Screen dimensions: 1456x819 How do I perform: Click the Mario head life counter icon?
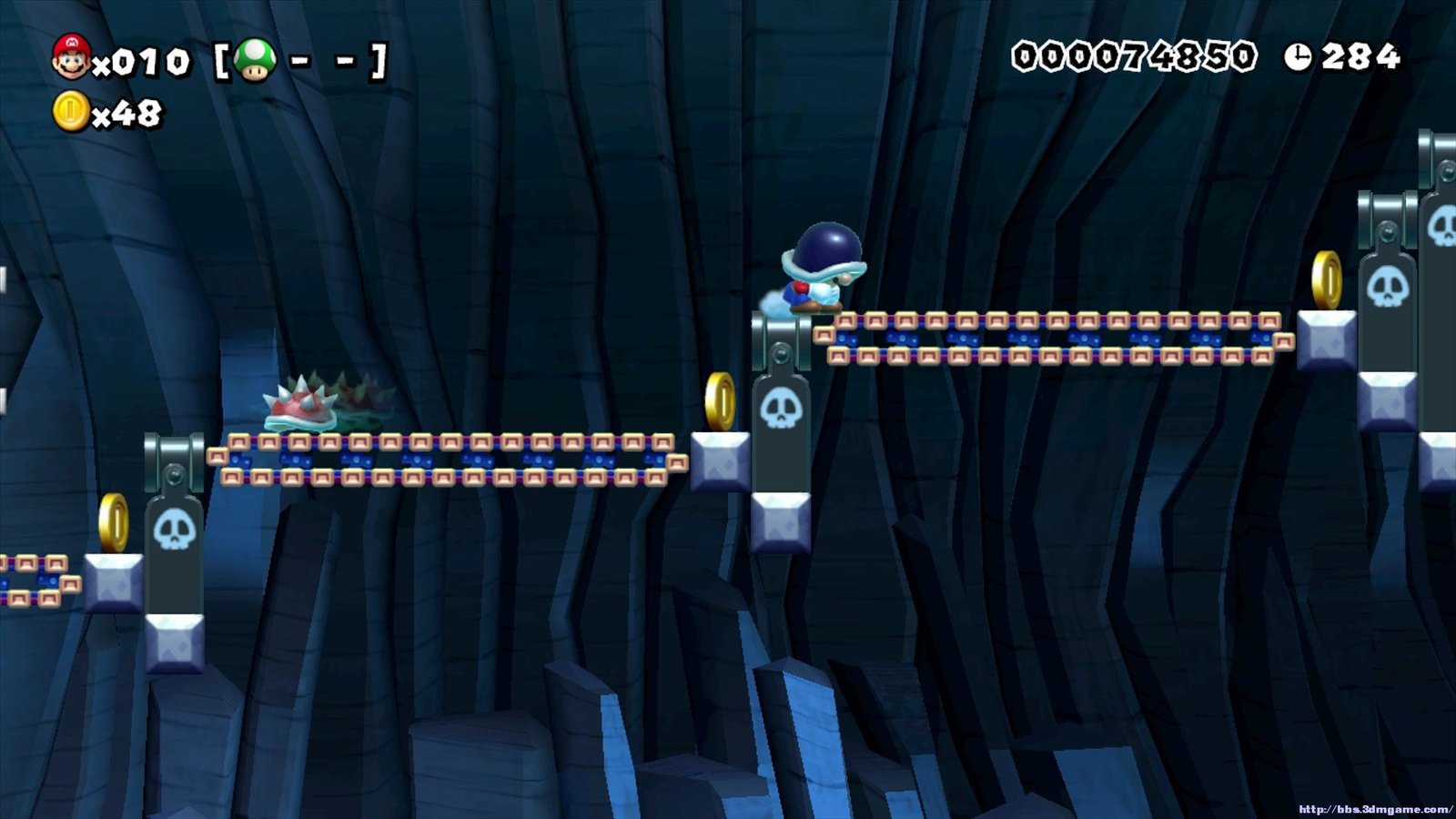(71, 56)
